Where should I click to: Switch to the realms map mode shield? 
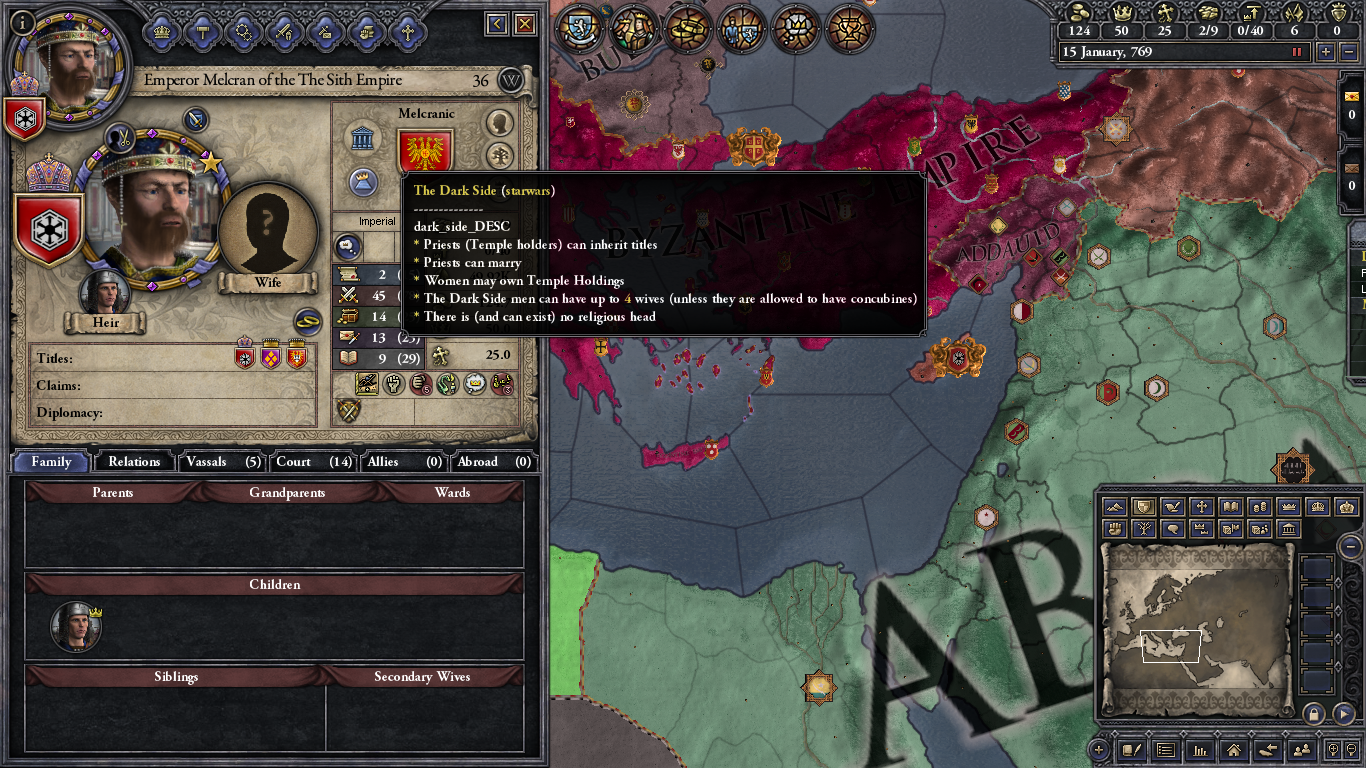[1143, 506]
